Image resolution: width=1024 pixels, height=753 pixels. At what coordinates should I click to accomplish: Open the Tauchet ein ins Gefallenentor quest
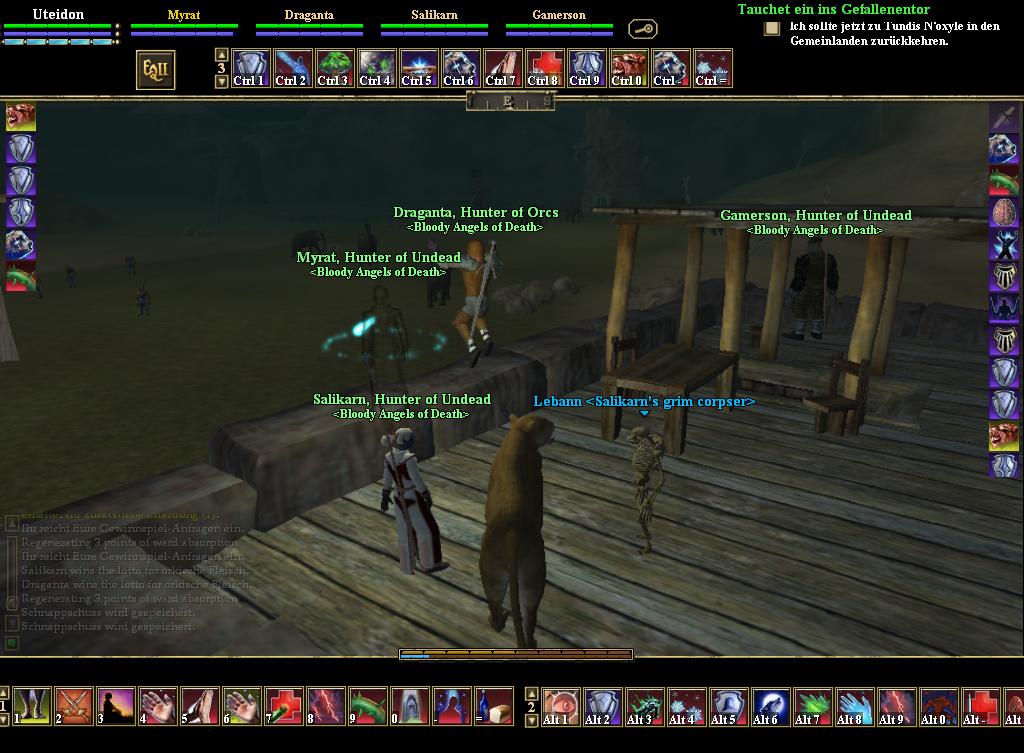click(x=833, y=9)
